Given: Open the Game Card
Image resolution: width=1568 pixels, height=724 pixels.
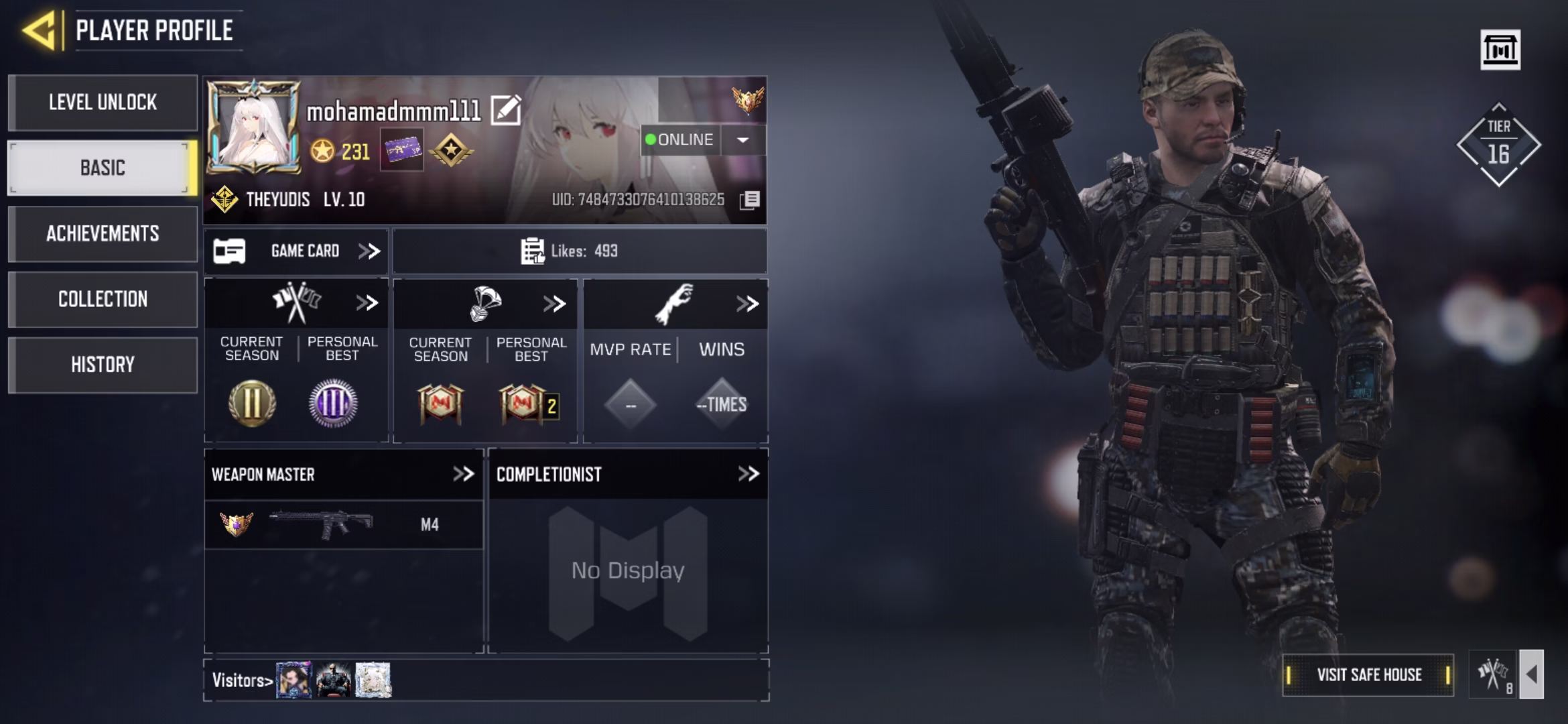Looking at the screenshot, I should (x=296, y=251).
